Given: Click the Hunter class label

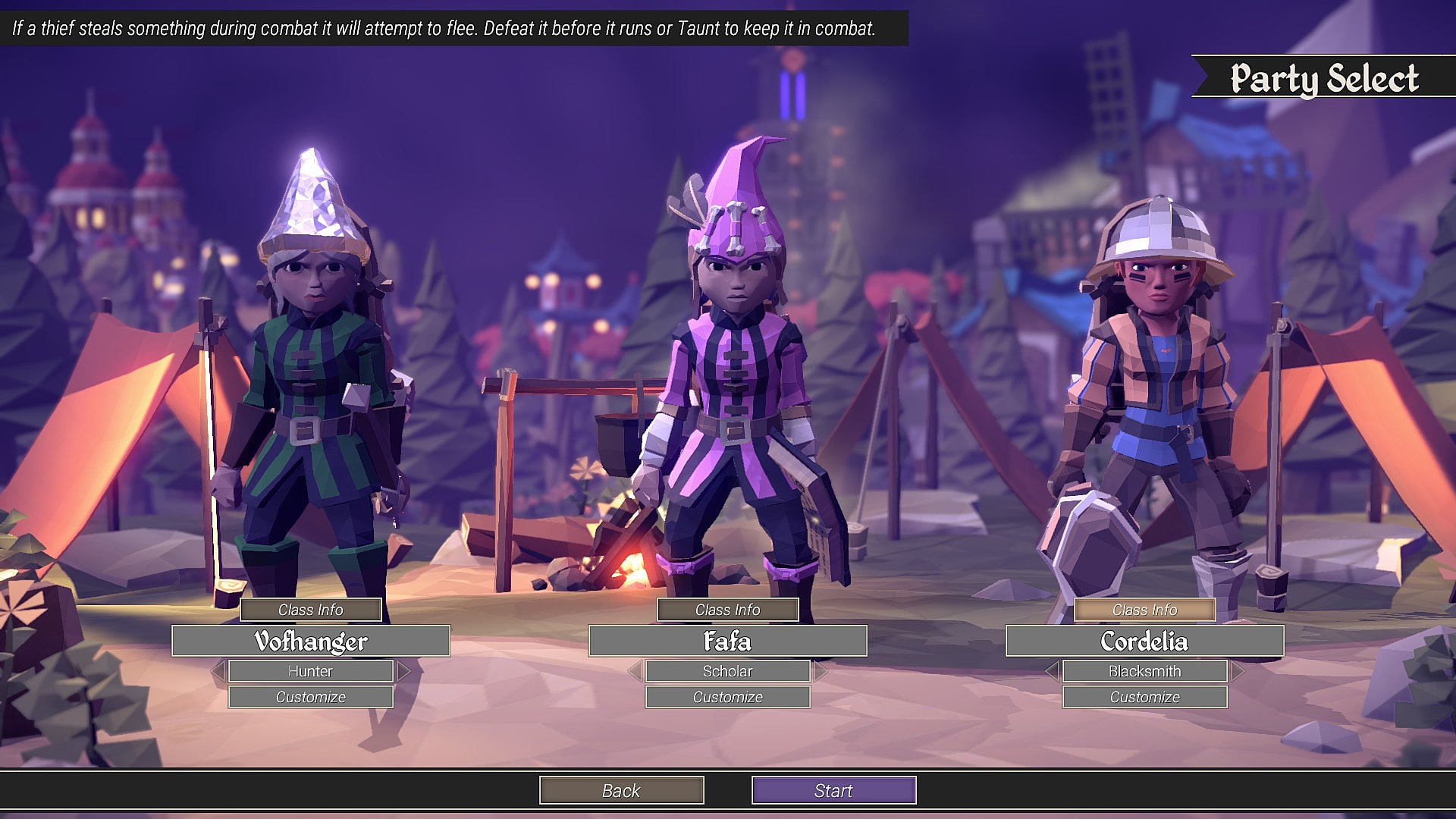Looking at the screenshot, I should tap(311, 671).
